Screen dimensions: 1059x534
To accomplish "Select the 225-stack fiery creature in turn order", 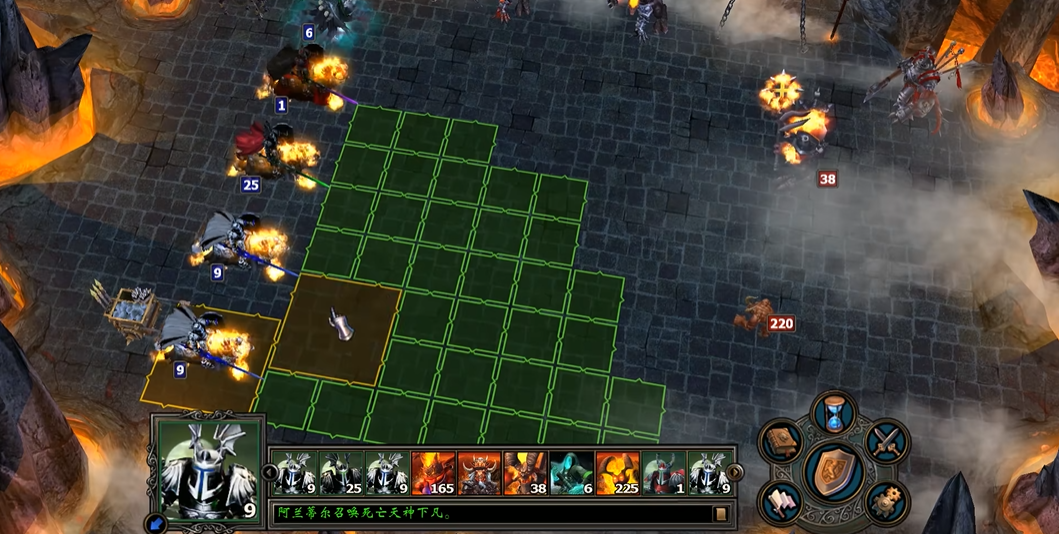I will (617, 473).
